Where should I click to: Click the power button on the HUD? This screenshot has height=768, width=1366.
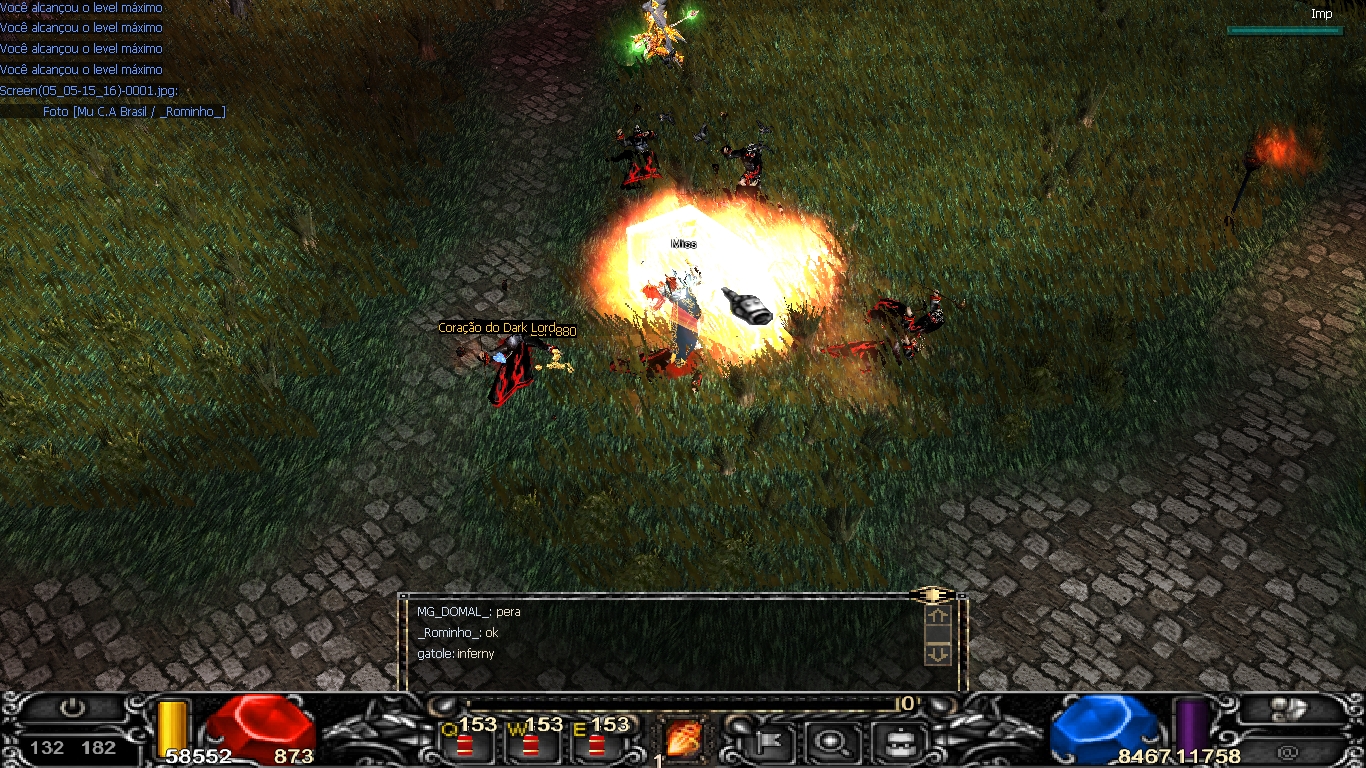[x=72, y=708]
